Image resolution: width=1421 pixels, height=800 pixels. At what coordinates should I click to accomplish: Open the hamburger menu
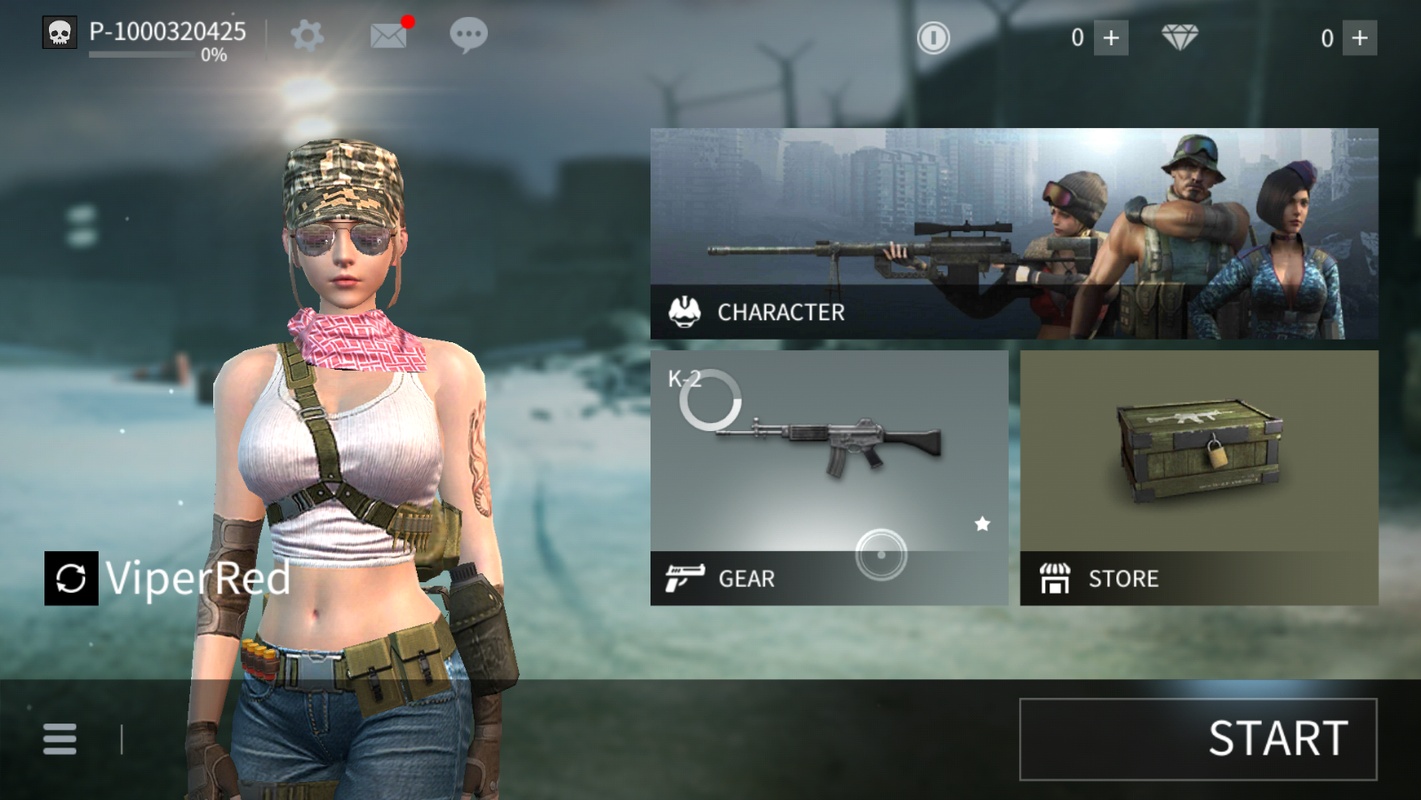(x=60, y=739)
